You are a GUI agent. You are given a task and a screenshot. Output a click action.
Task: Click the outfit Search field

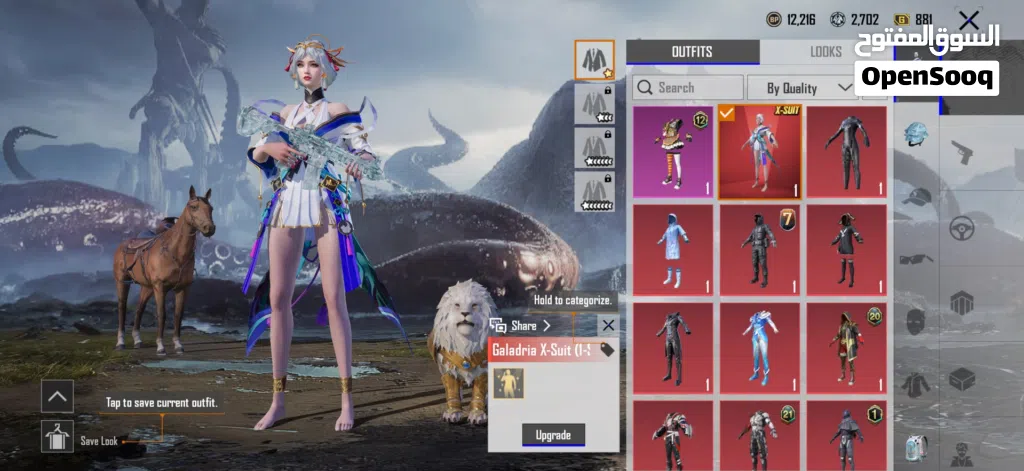(x=688, y=88)
